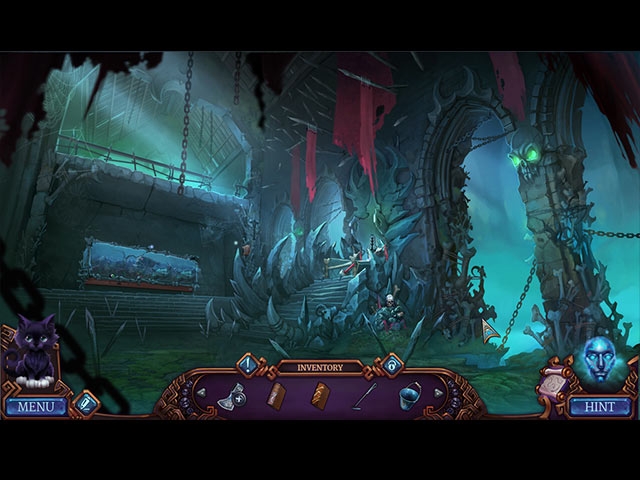640x480 pixels.
Task: Show next inventory items with right arrow
Action: click(438, 393)
